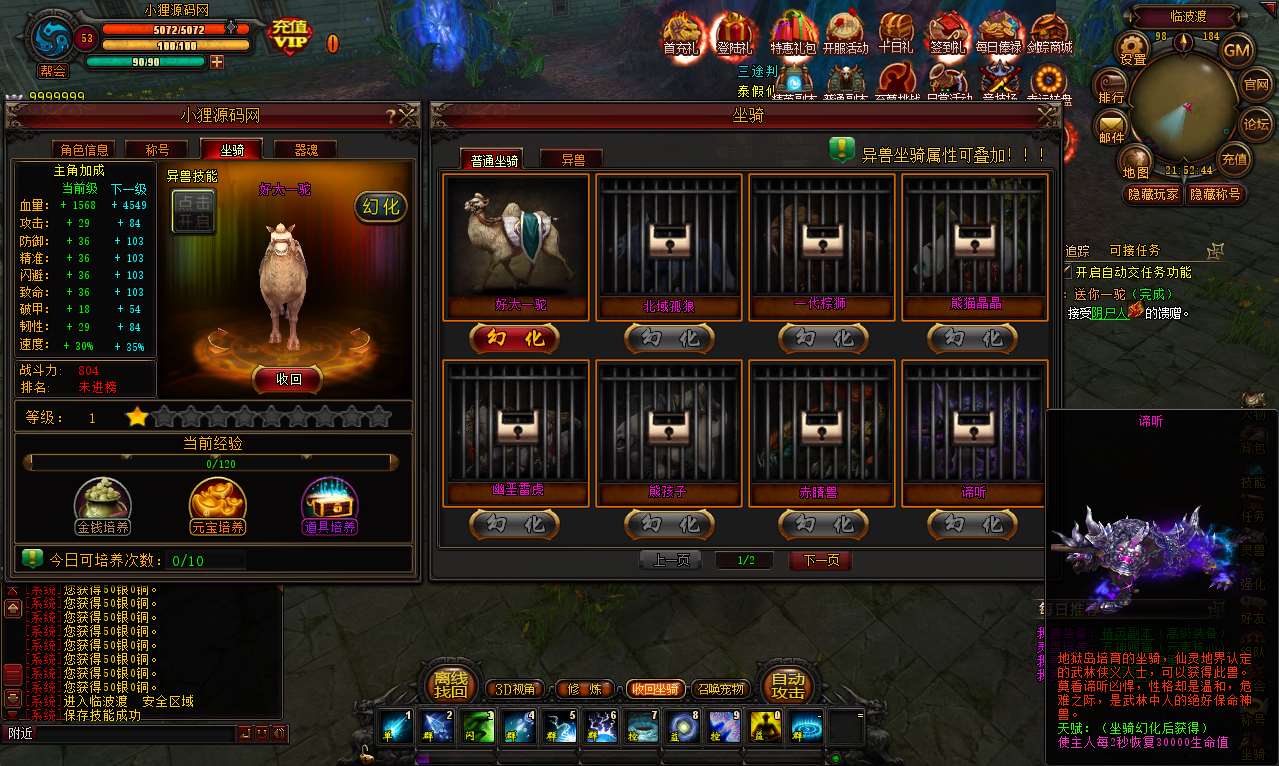Viewport: 1279px width, 766px height.
Task: Toggle the 隐藏玩家 hide players button
Action: pyautogui.click(x=1153, y=194)
